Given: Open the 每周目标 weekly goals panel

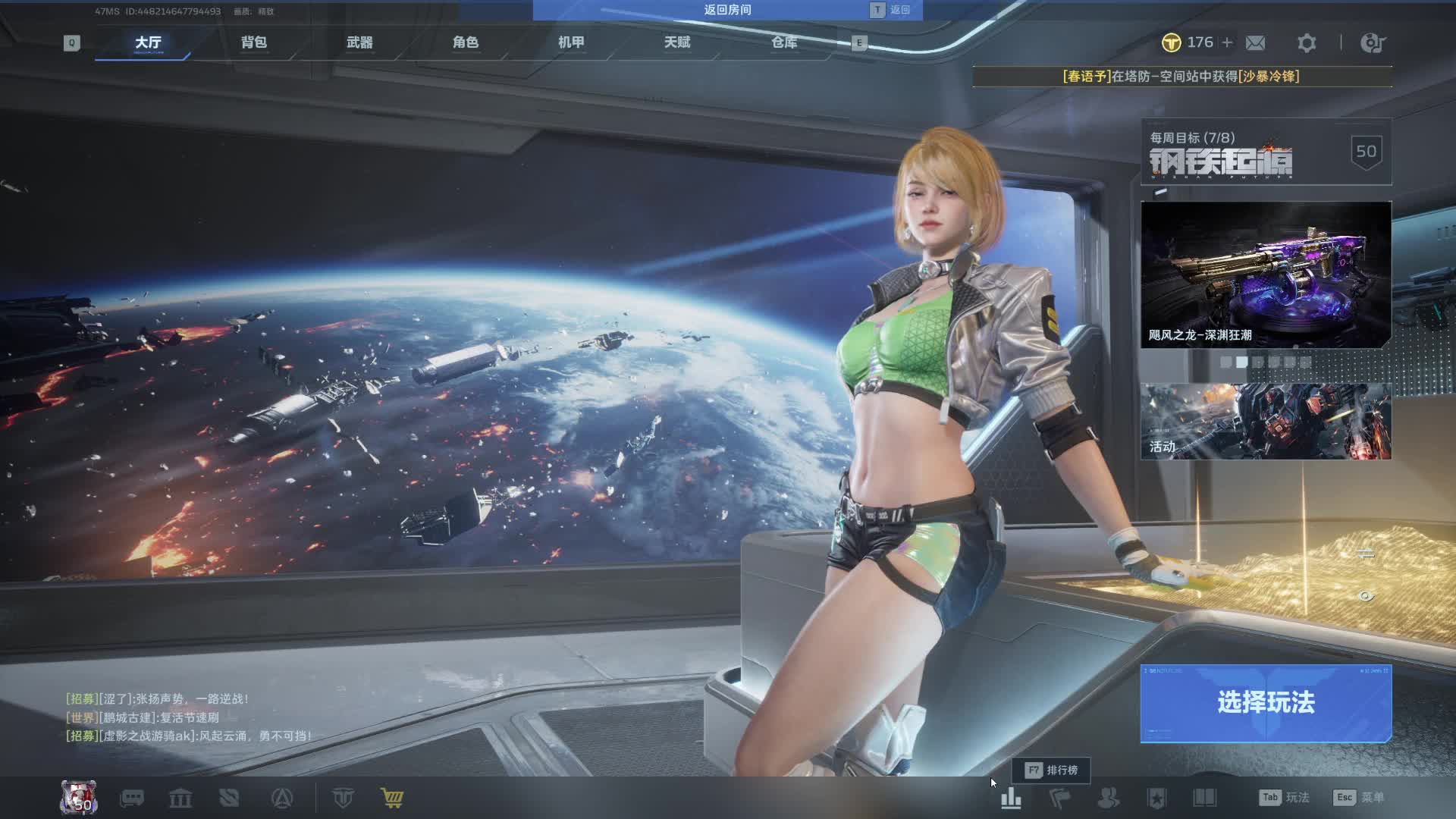Looking at the screenshot, I should click(1266, 152).
